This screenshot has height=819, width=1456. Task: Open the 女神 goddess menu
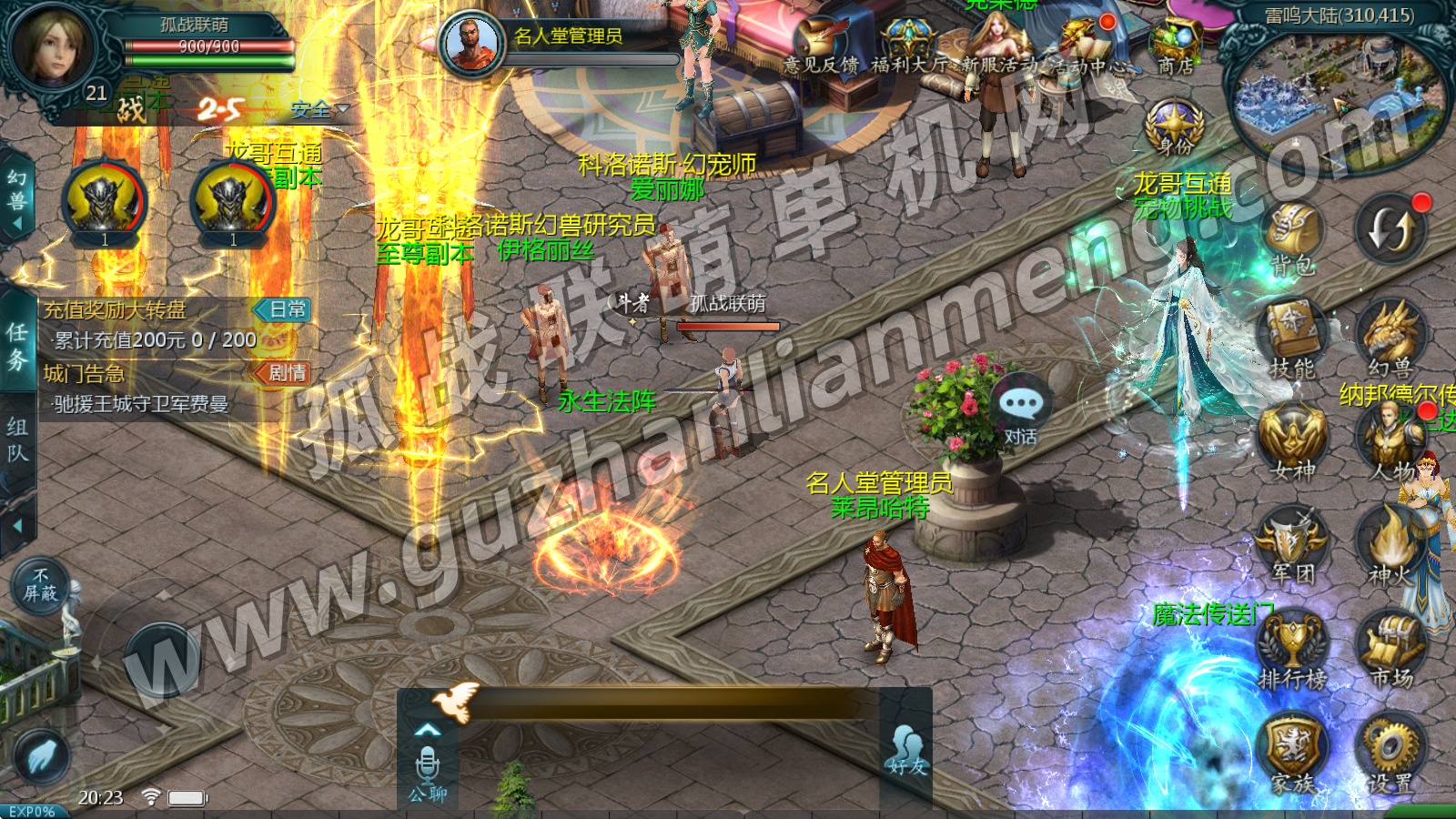click(1292, 440)
